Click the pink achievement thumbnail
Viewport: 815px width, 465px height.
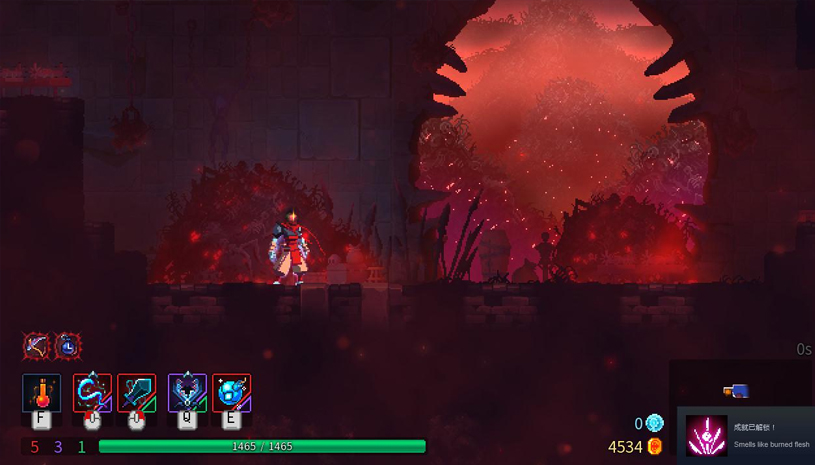tap(707, 436)
